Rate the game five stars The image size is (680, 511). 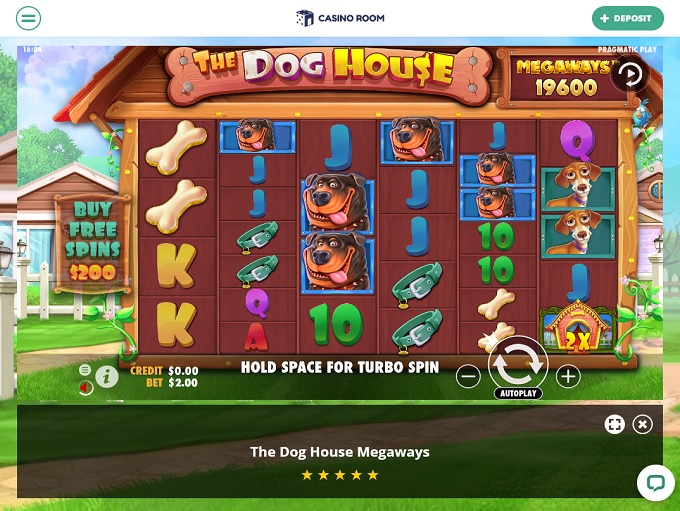click(373, 475)
